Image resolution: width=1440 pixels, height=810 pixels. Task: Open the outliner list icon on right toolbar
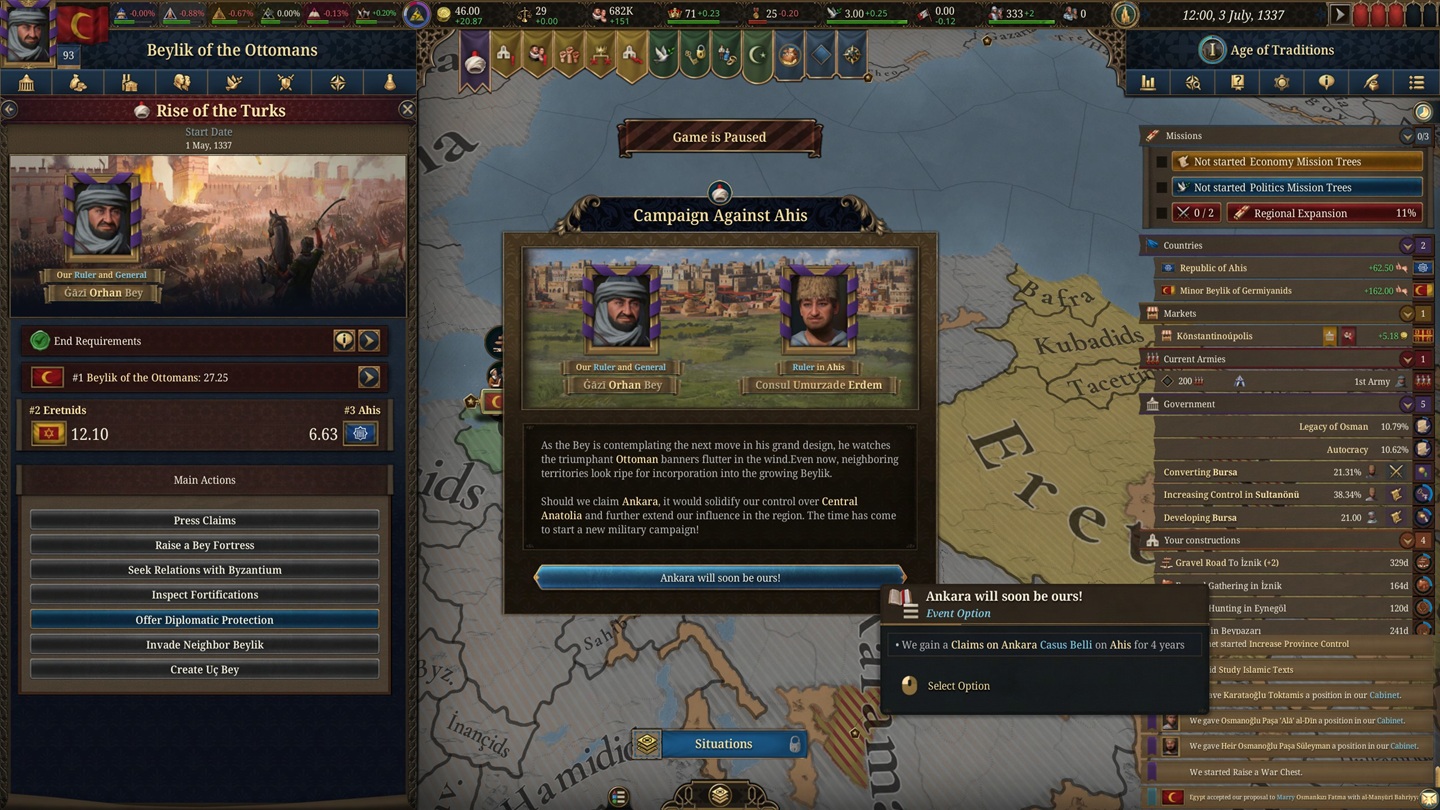(x=1417, y=82)
